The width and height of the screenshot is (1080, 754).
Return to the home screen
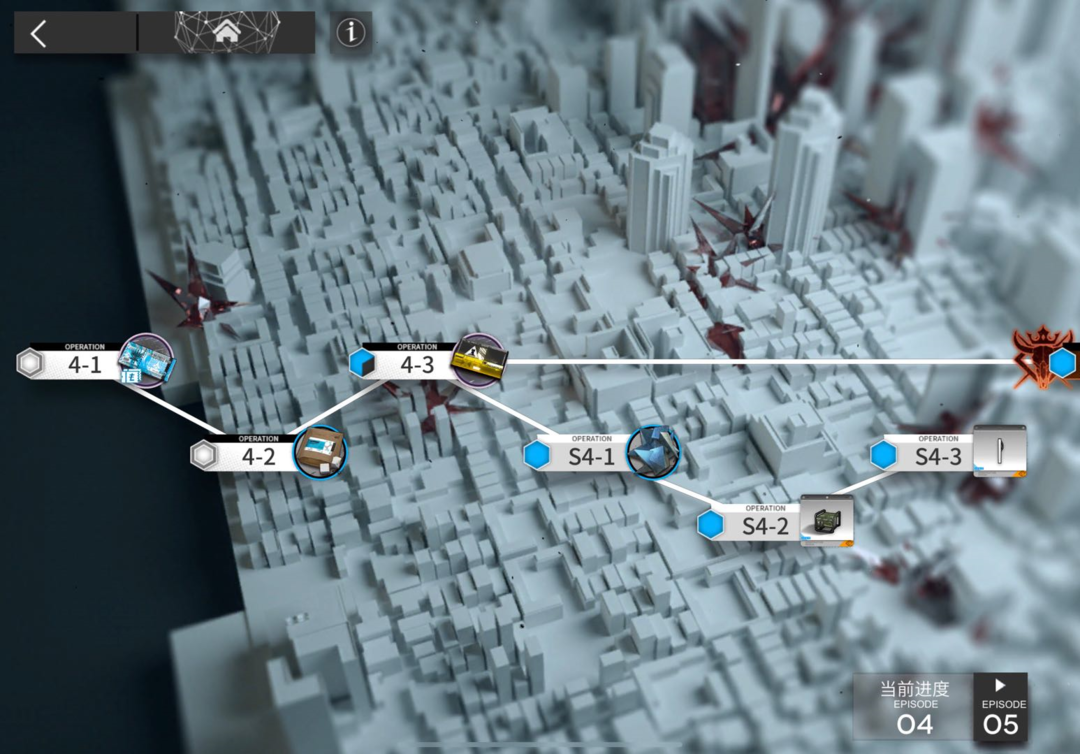pos(226,33)
